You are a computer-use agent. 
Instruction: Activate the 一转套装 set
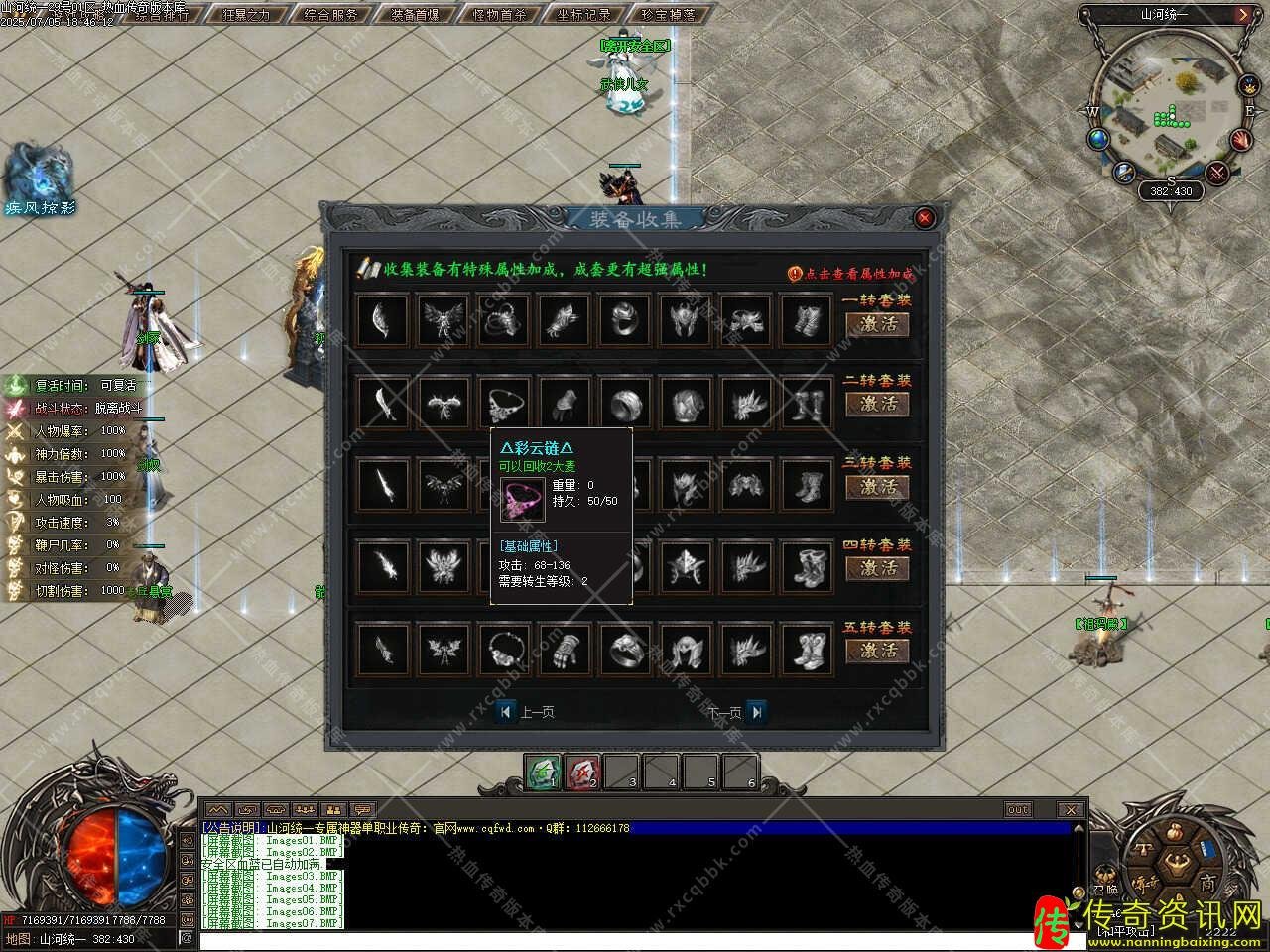click(877, 323)
